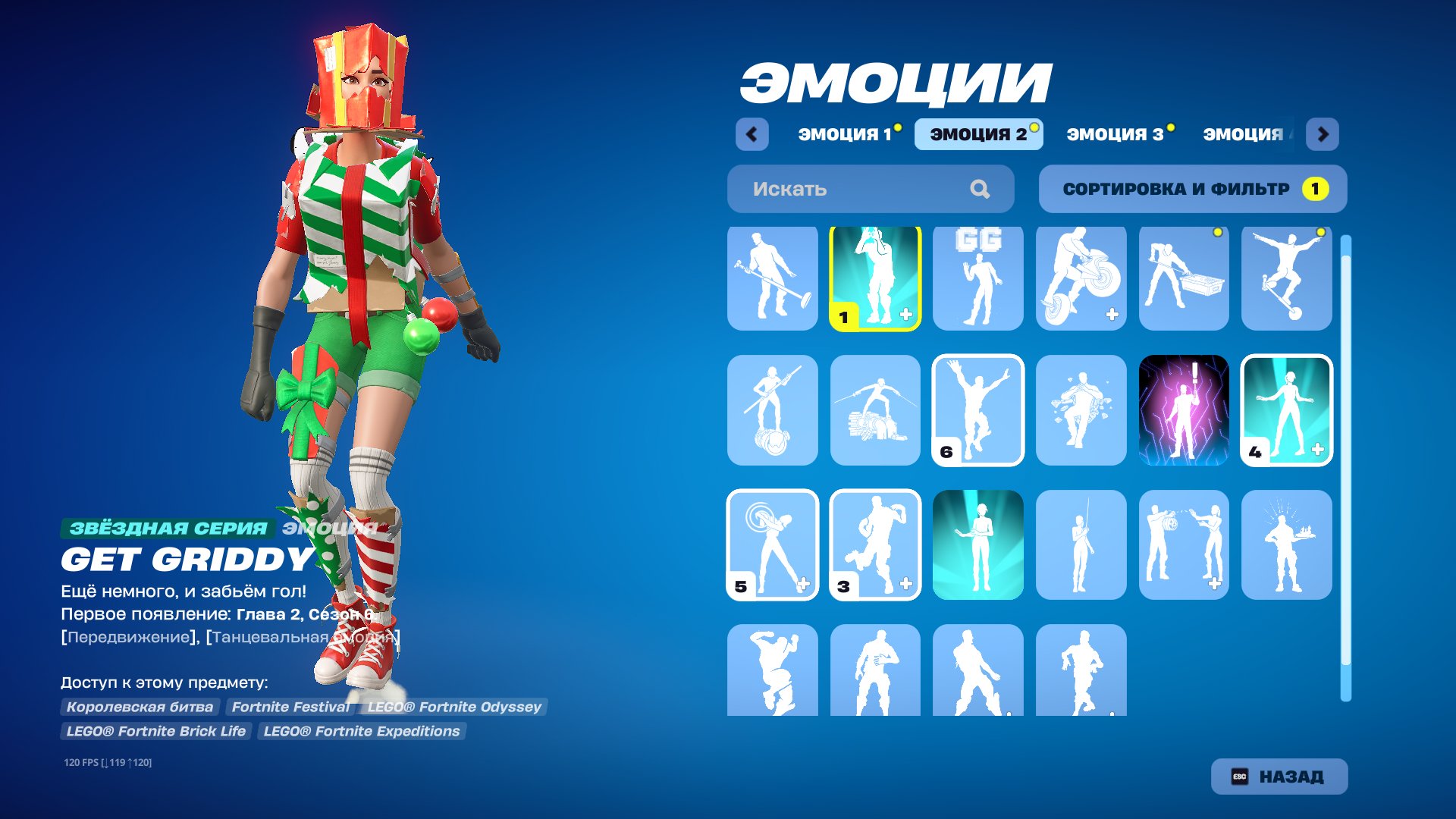The height and width of the screenshot is (819, 1456).
Task: Select the microphone stand emote
Action: tap(772, 278)
